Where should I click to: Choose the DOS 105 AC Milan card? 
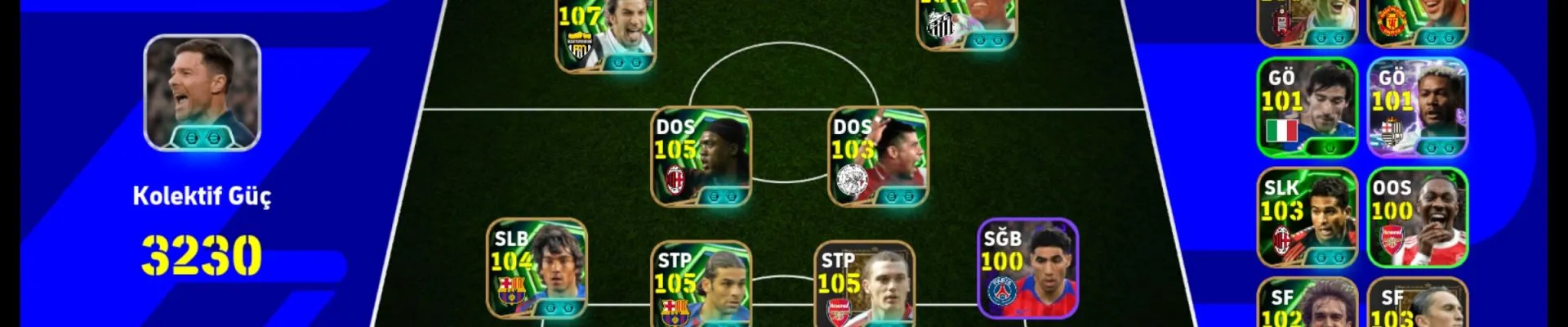coord(701,156)
